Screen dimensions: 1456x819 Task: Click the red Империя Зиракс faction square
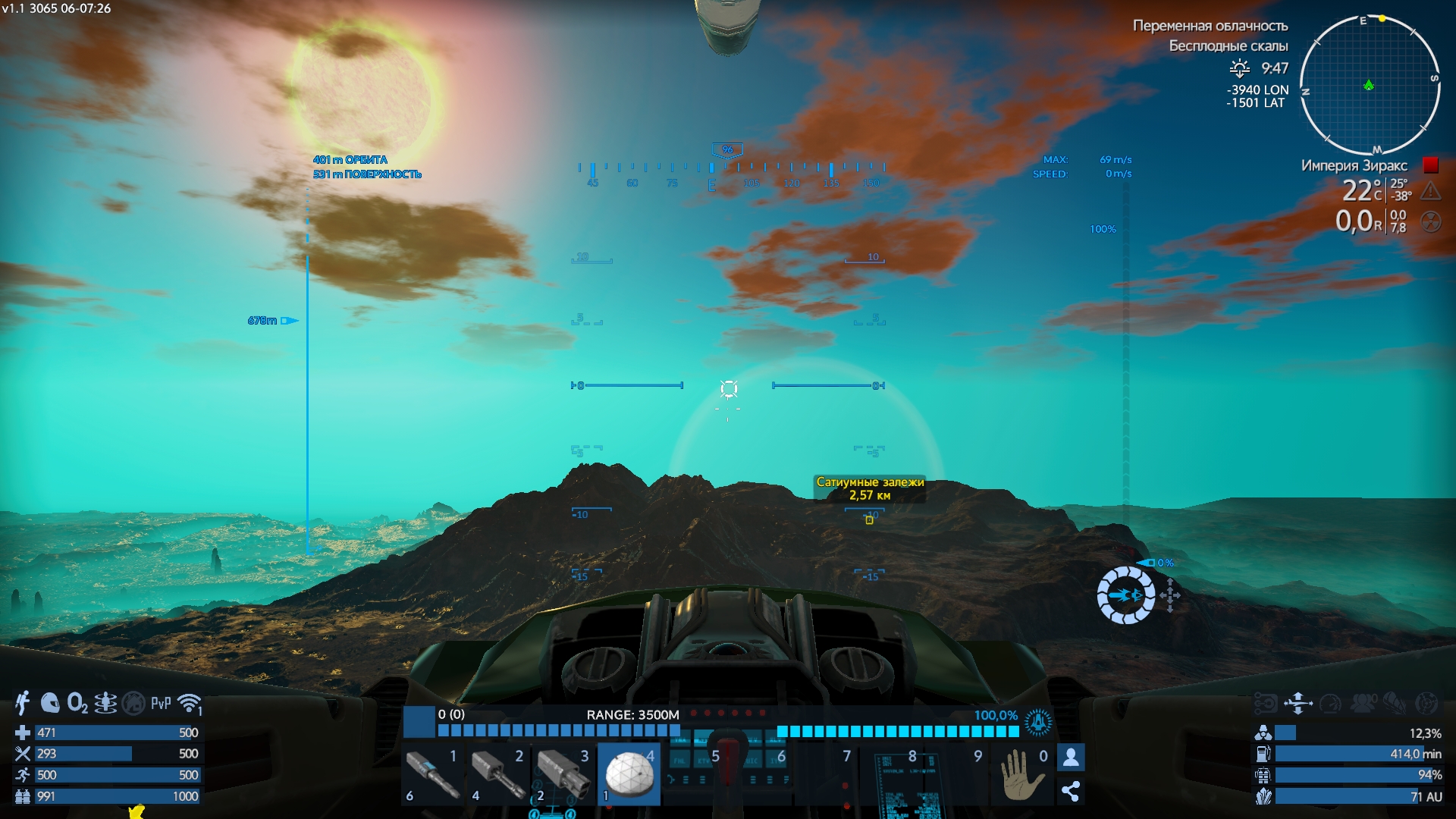(x=1431, y=165)
